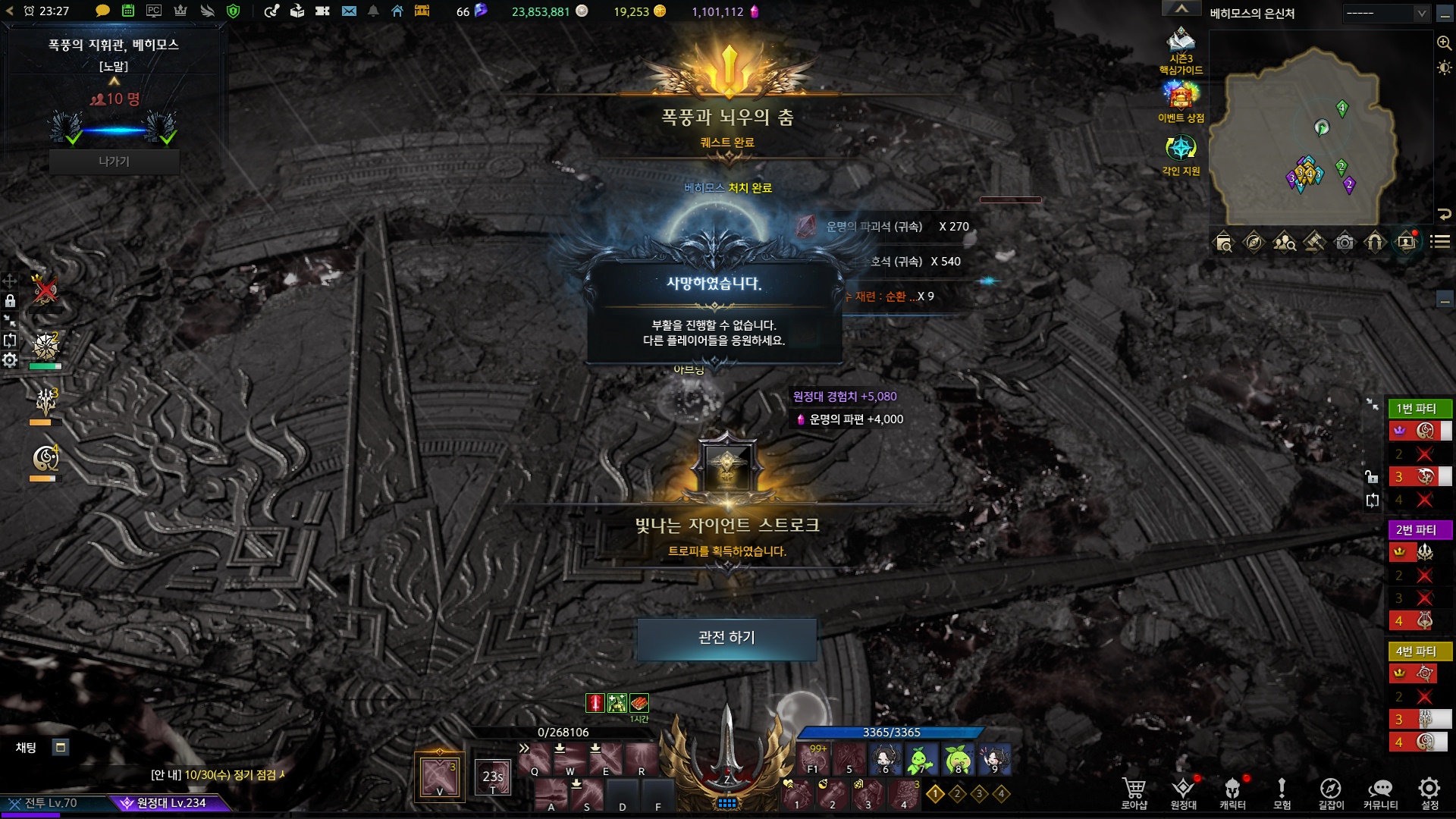Open the 로아샵 shop menu

pyautogui.click(x=1134, y=793)
